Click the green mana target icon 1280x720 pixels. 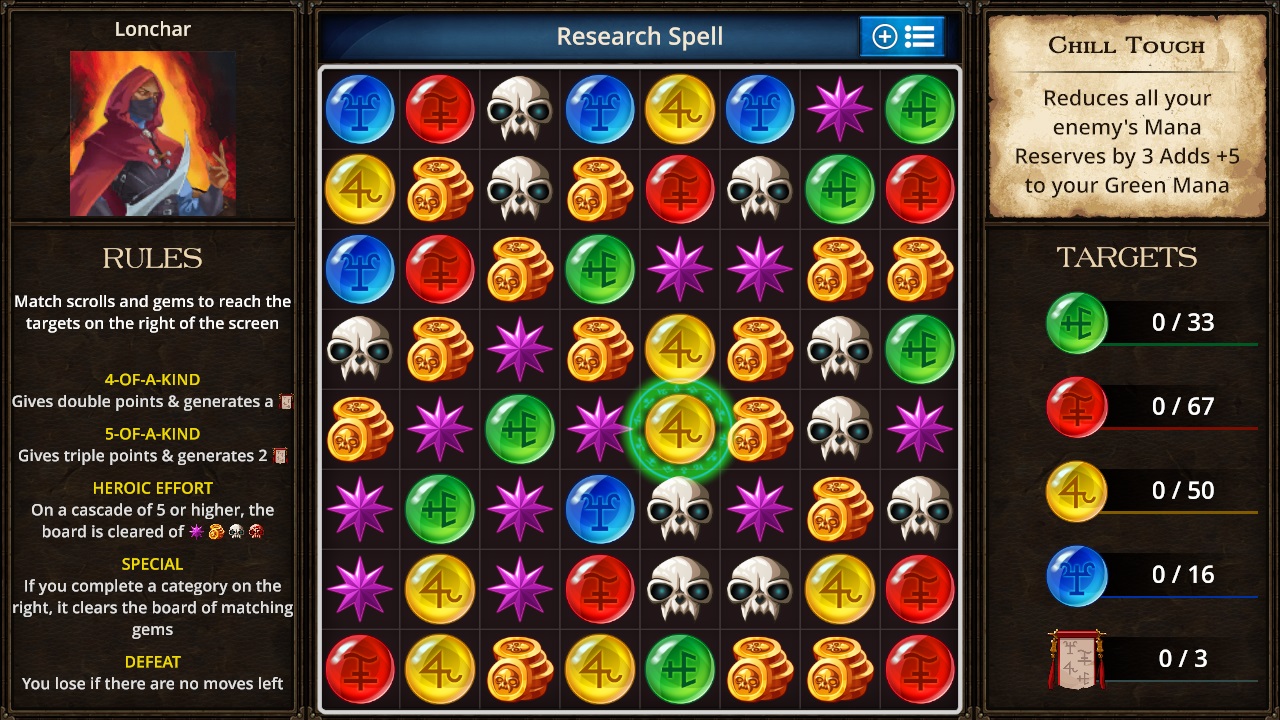coord(1076,322)
